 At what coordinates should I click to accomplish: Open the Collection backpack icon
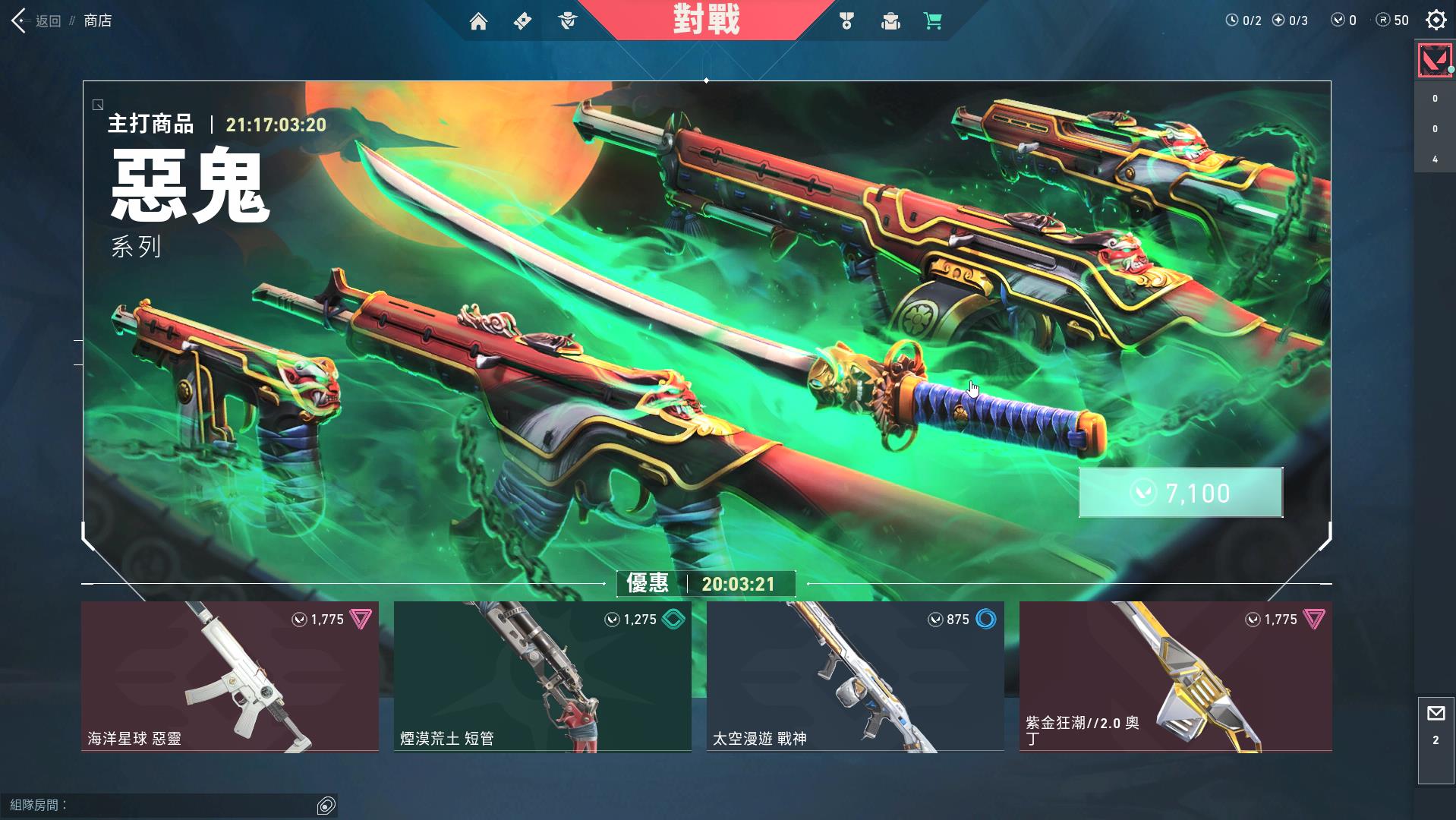890,21
